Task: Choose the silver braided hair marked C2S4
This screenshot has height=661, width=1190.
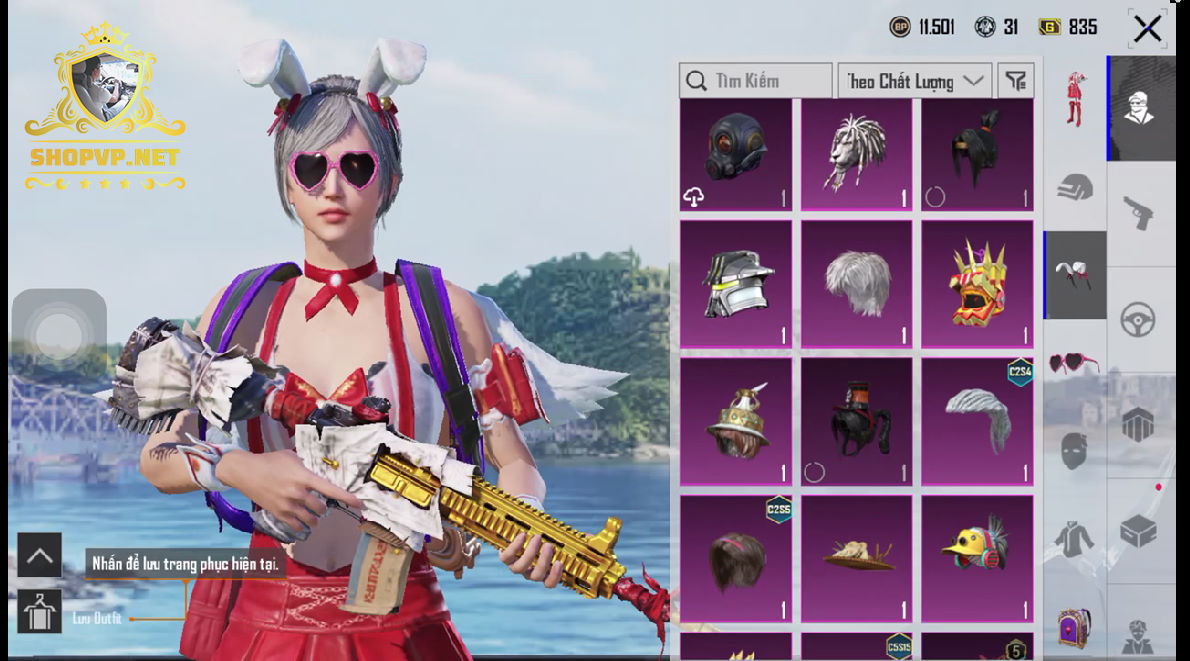Action: click(977, 421)
